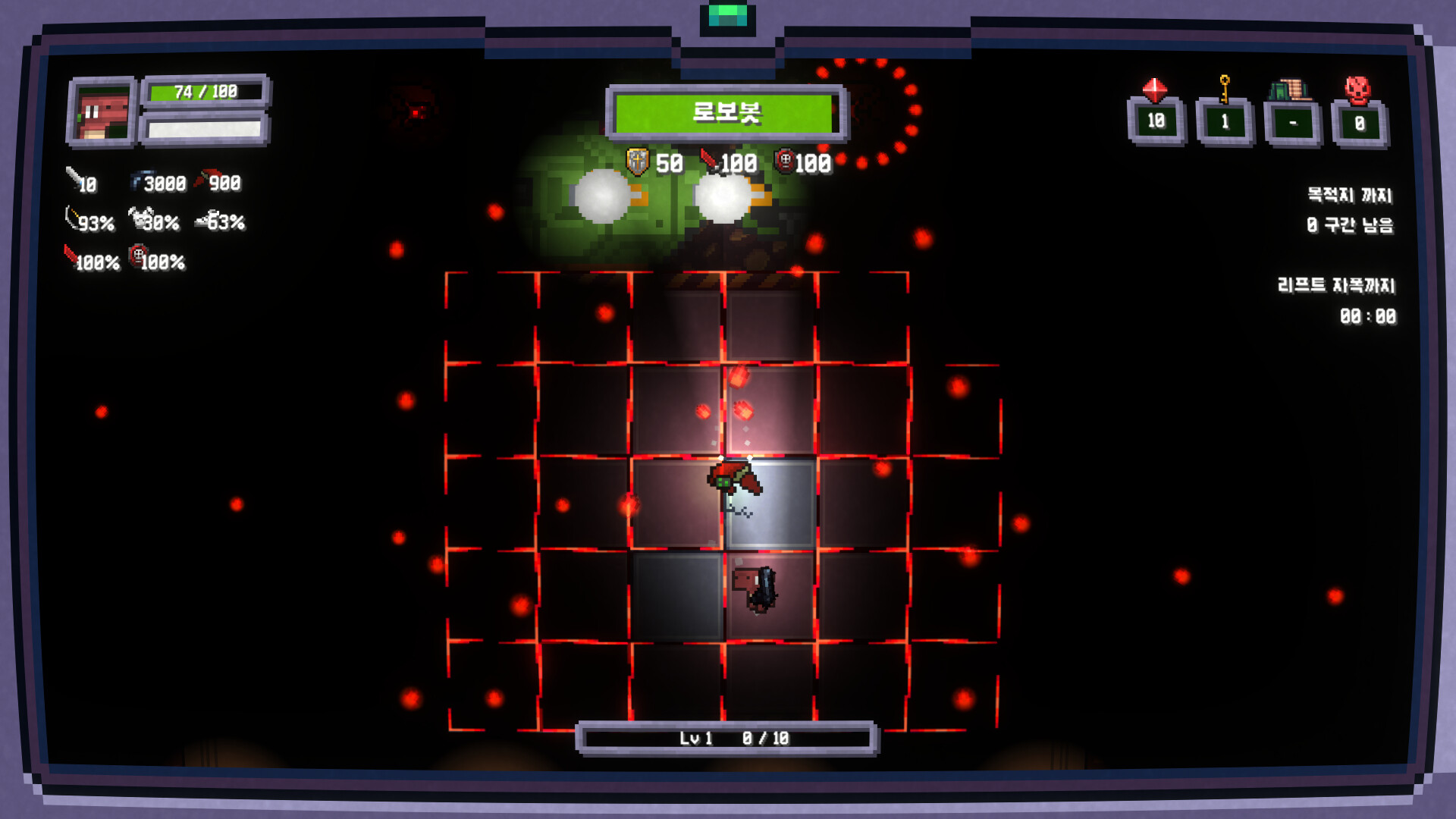Select the red ruby gem icon above the counter
This screenshot has height=819, width=1456.
[1155, 89]
